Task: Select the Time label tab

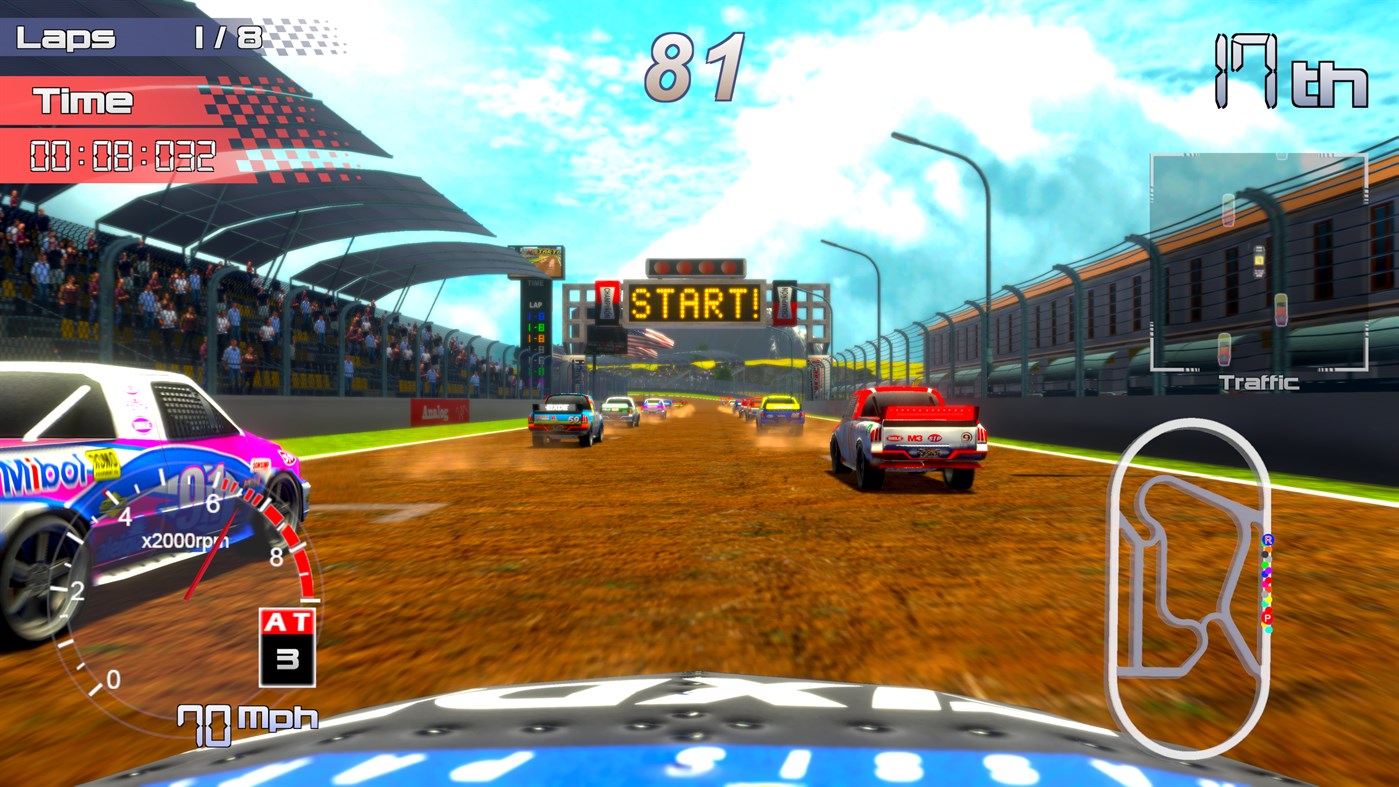Action: (84, 101)
